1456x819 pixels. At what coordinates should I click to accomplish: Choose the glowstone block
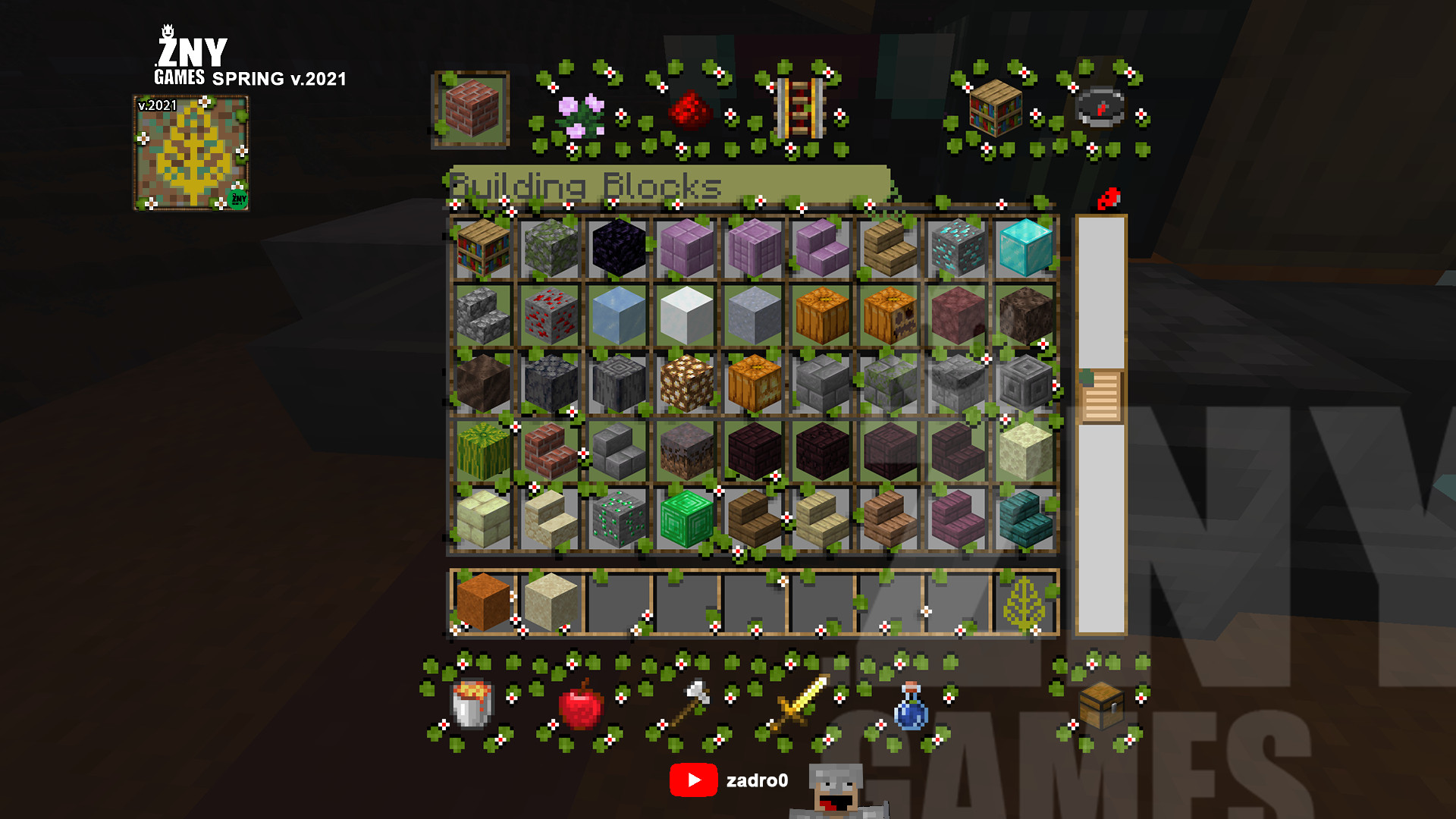pos(686,383)
